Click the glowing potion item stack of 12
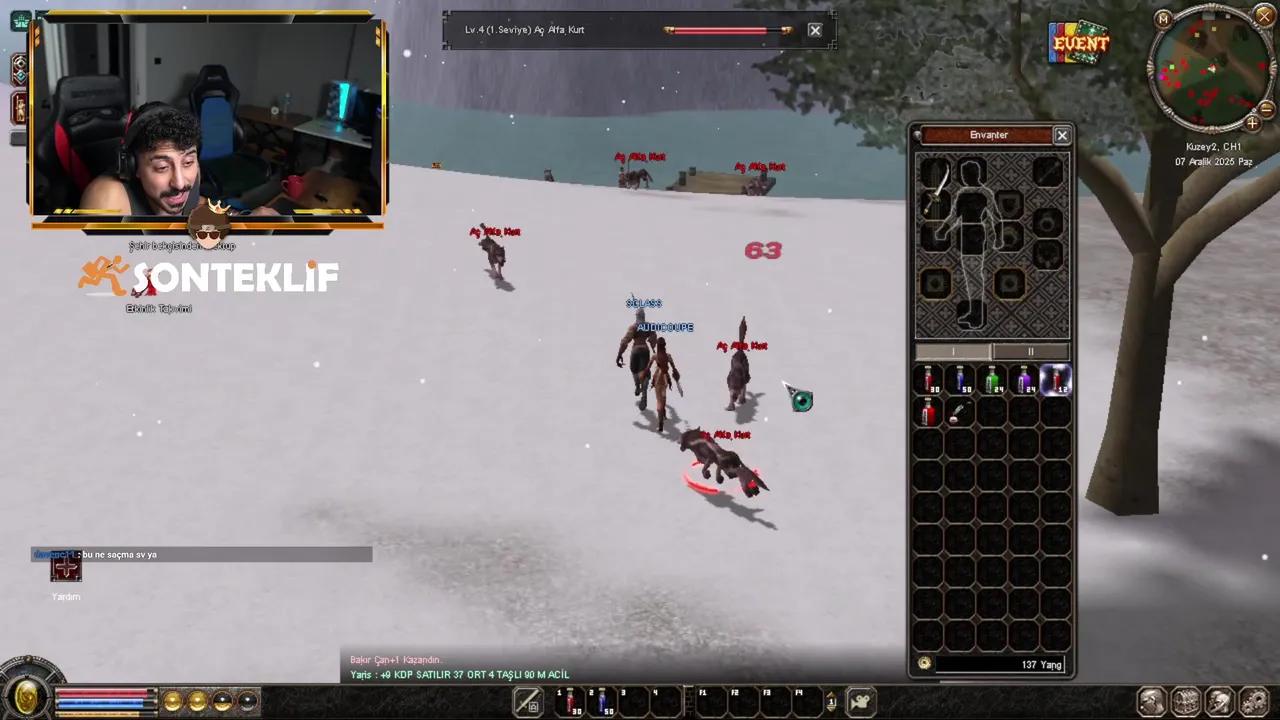 [1057, 378]
